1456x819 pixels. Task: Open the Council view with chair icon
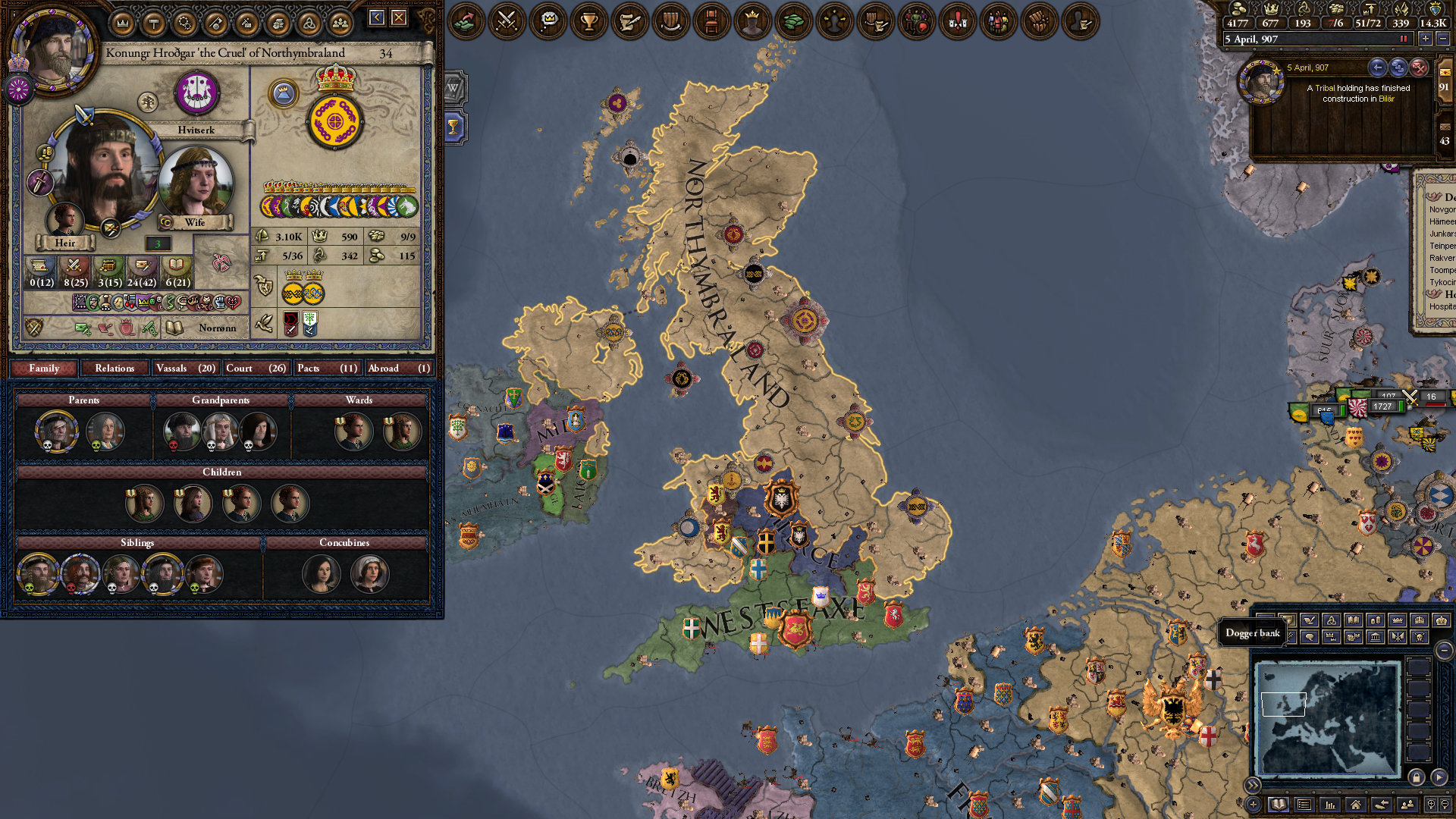(x=711, y=21)
